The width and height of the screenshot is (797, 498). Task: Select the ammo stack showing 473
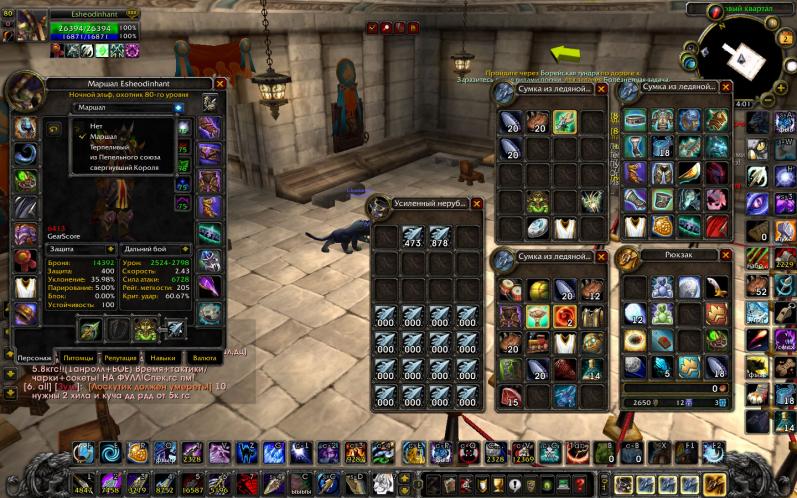[412, 238]
